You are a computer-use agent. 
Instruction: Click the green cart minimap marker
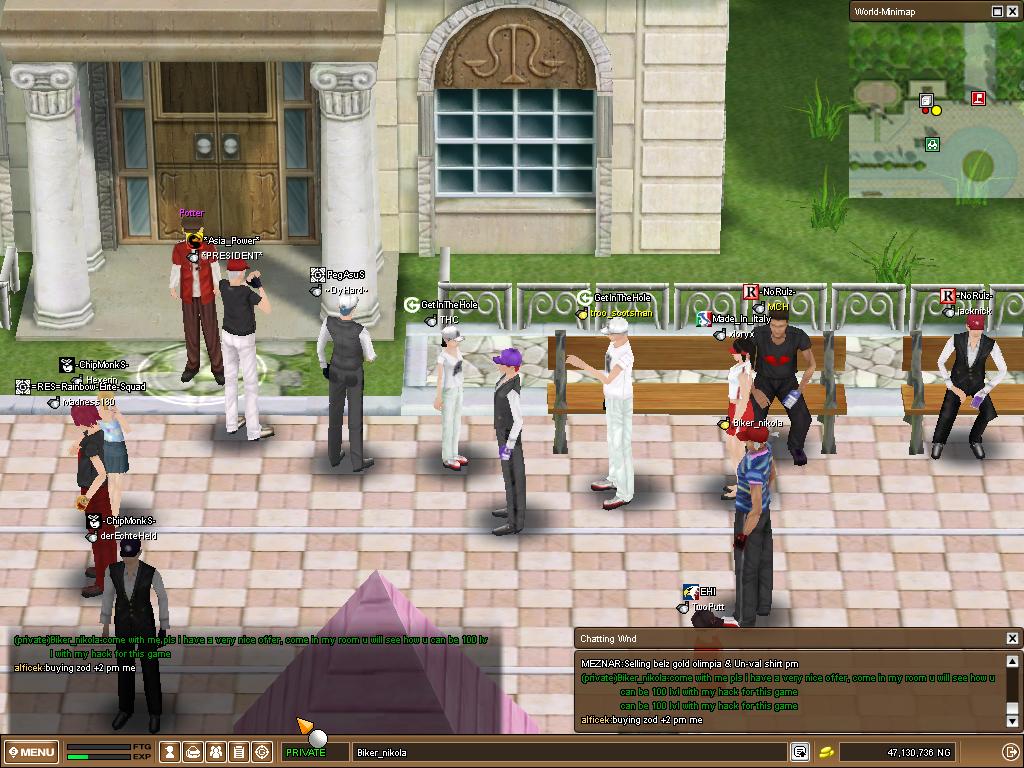click(932, 145)
